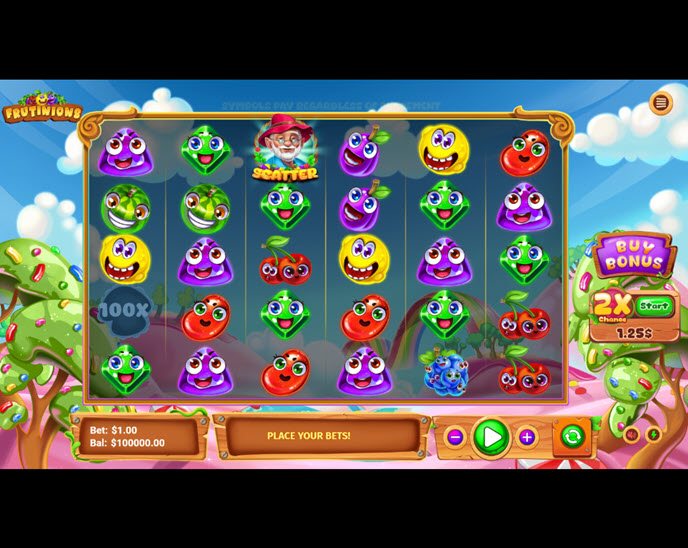
Task: Toggle the lightning bolt turbo mode
Action: (x=653, y=435)
